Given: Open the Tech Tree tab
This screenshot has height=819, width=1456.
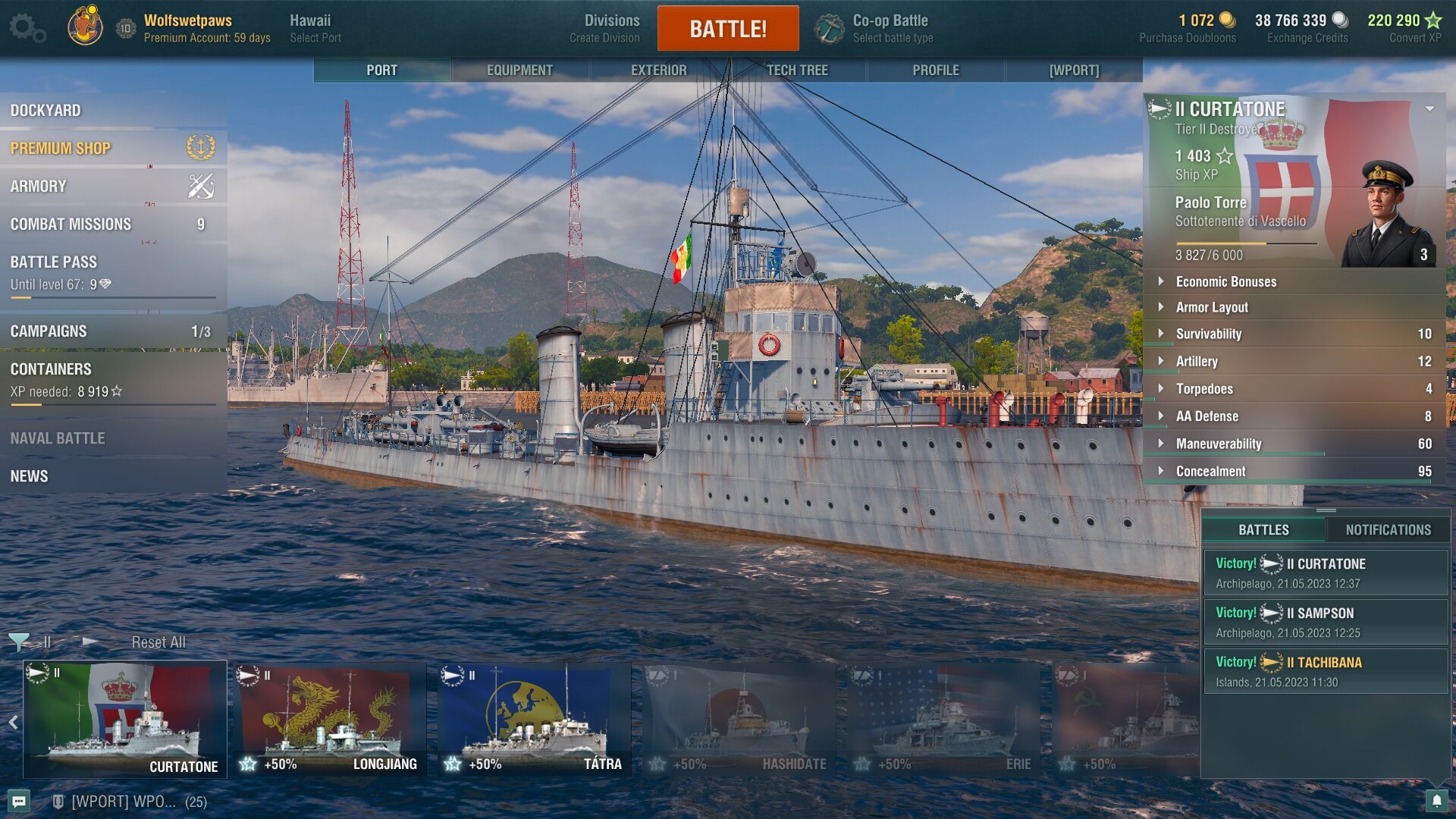Looking at the screenshot, I should coord(797,70).
